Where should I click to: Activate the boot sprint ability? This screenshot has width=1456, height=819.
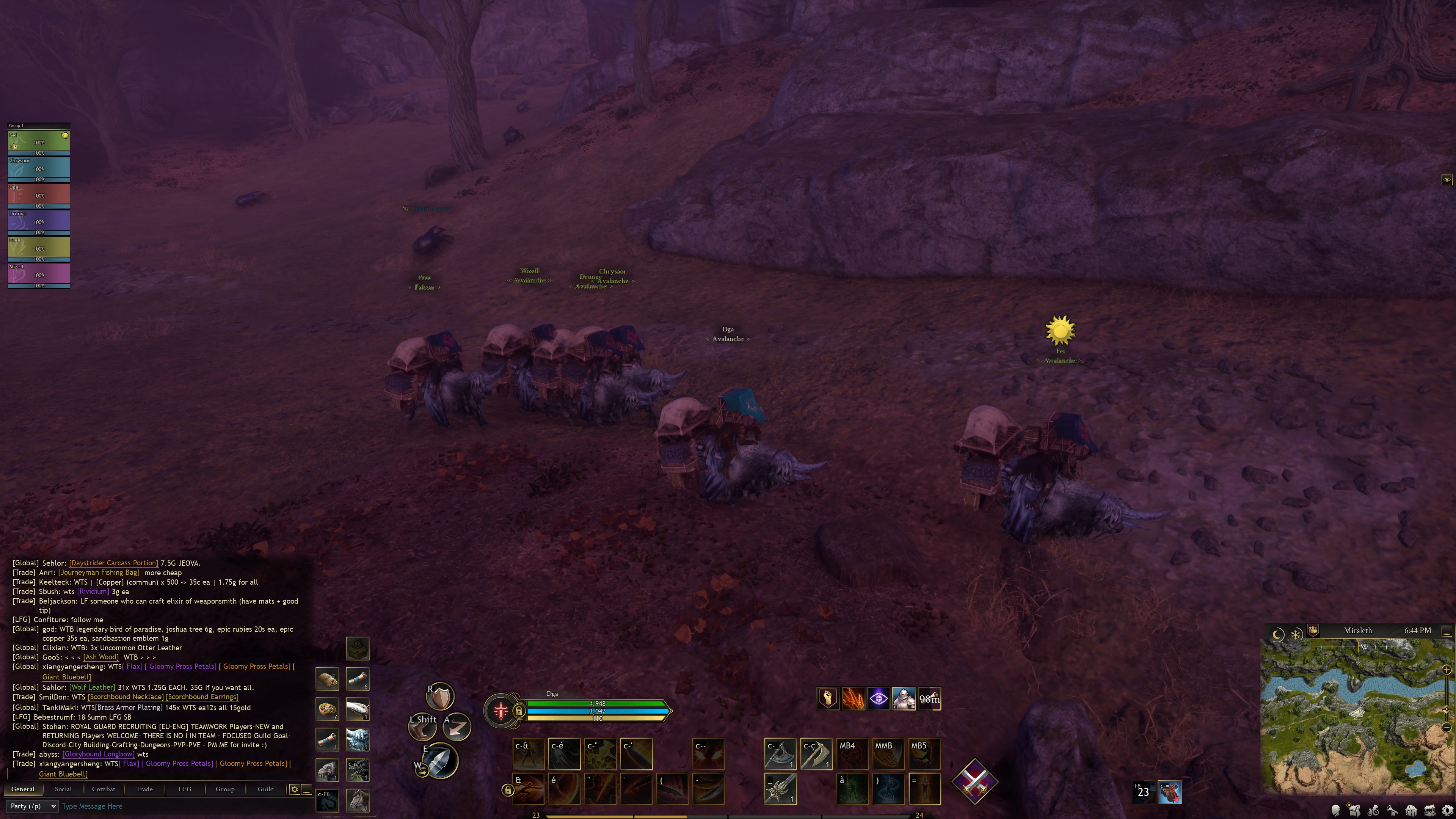[x=423, y=728]
